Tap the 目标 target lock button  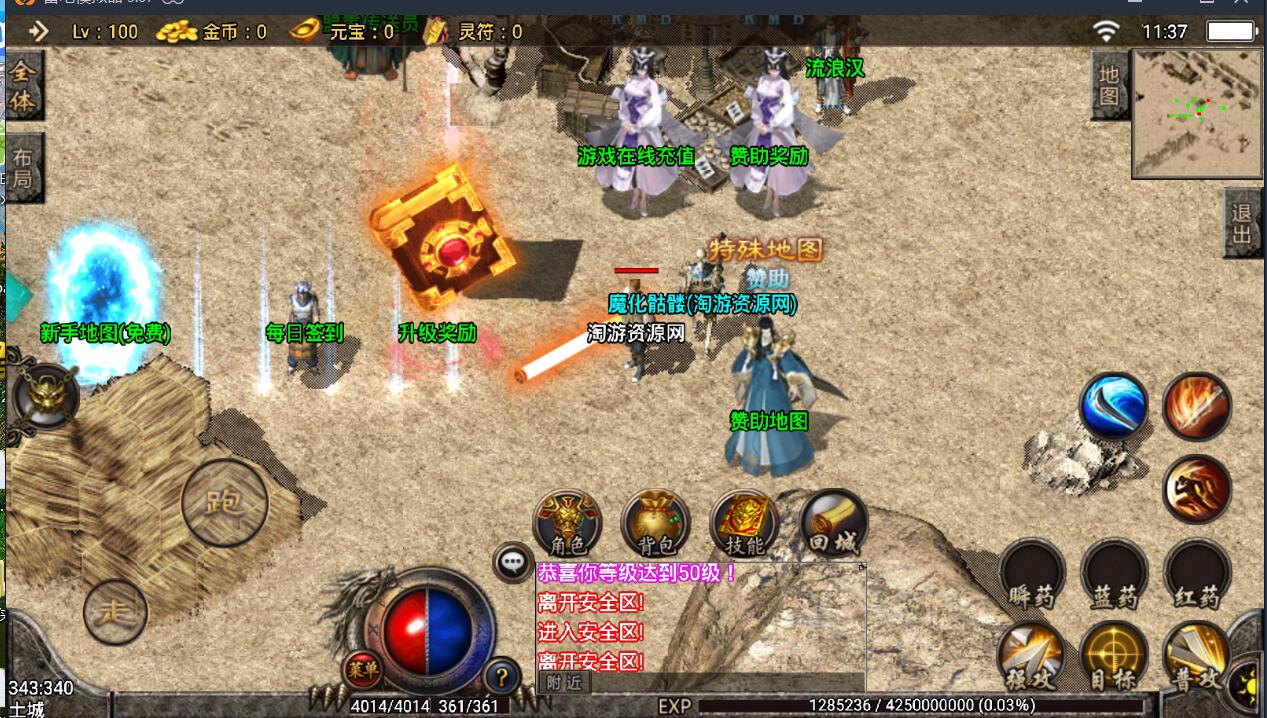(x=1113, y=655)
